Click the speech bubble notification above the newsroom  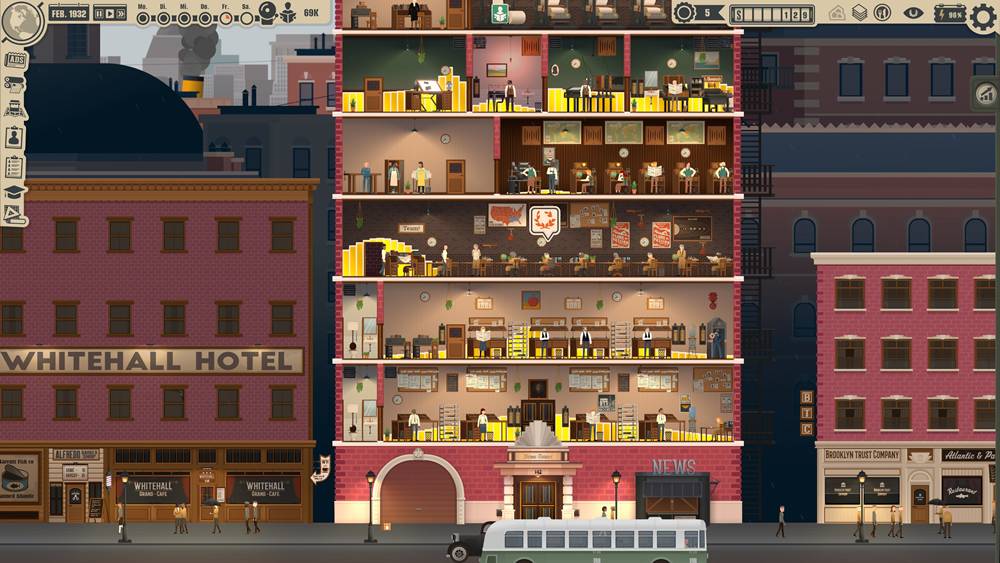[544, 218]
